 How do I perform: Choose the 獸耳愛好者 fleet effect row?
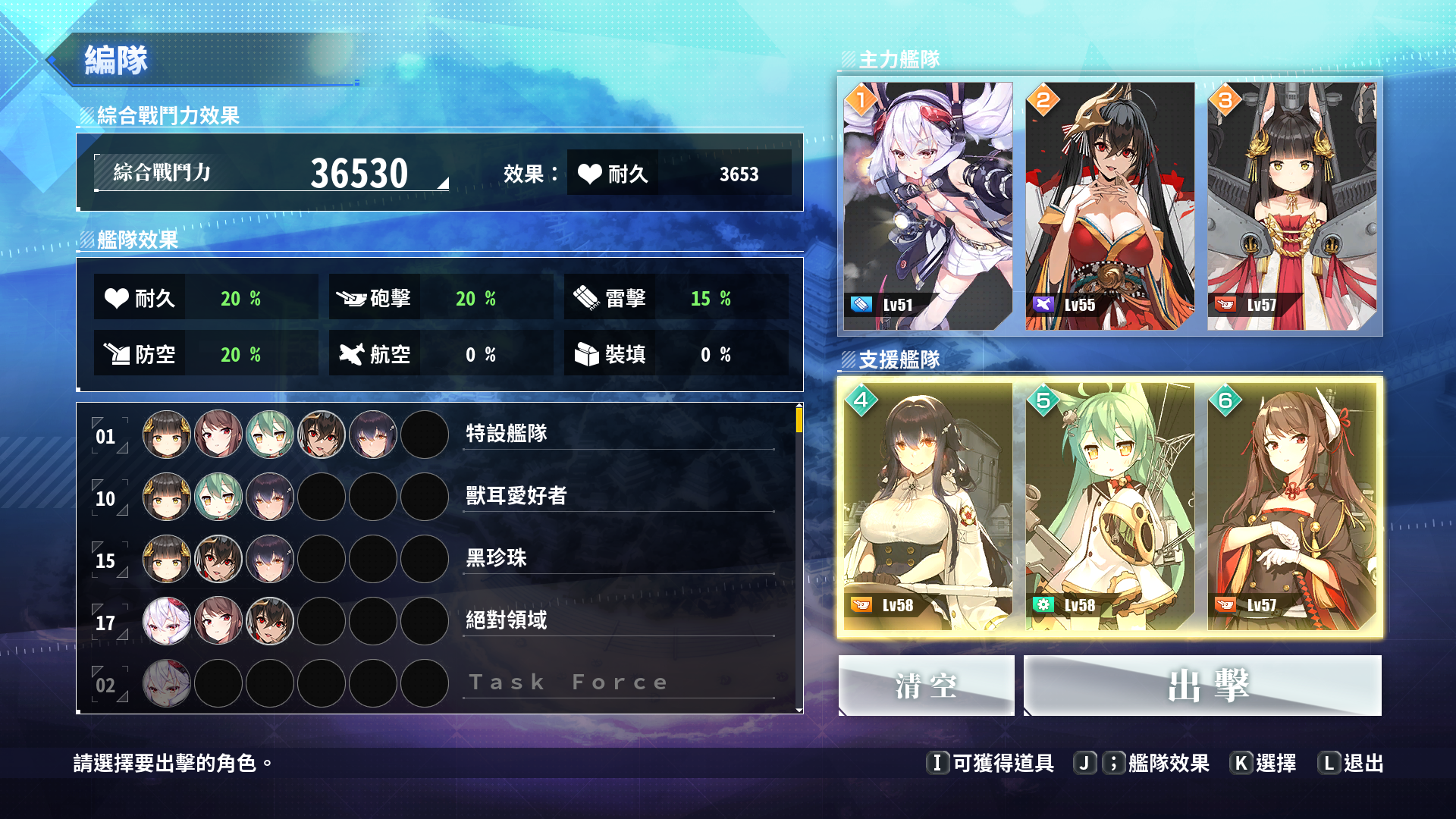coord(438,497)
